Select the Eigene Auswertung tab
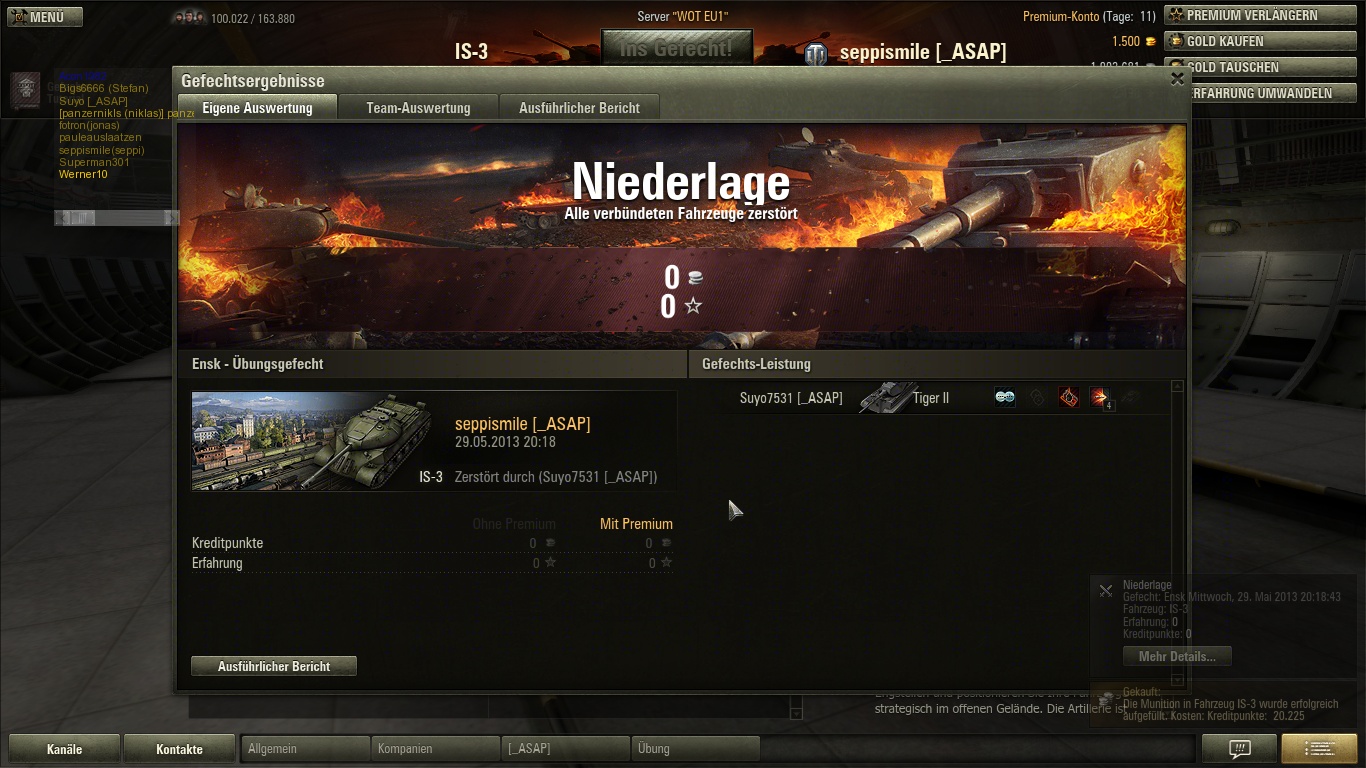1366x768 pixels. coord(257,108)
